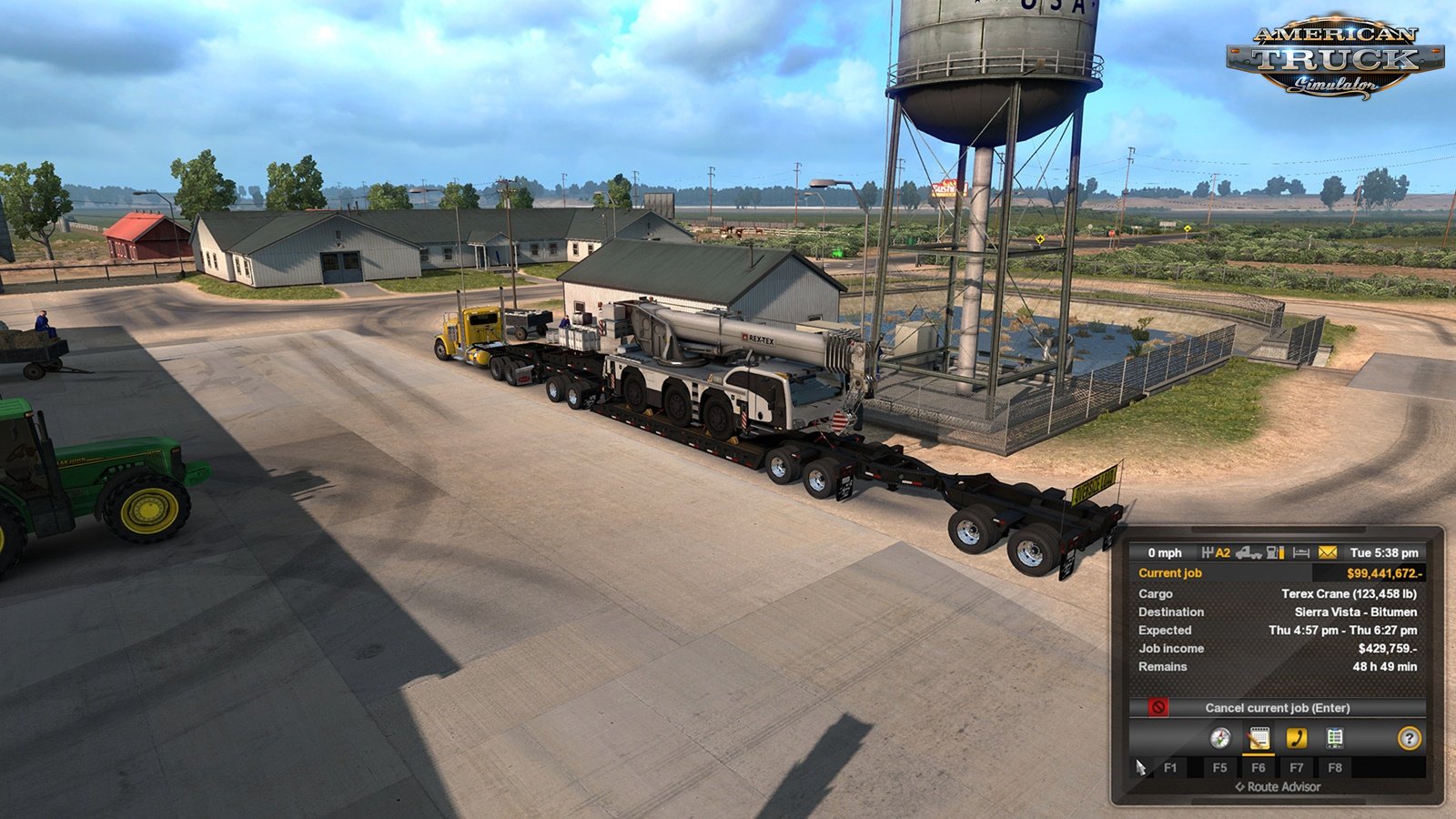This screenshot has height=819, width=1456.
Task: Click the speed readout showing 0 mph
Action: tap(1167, 553)
